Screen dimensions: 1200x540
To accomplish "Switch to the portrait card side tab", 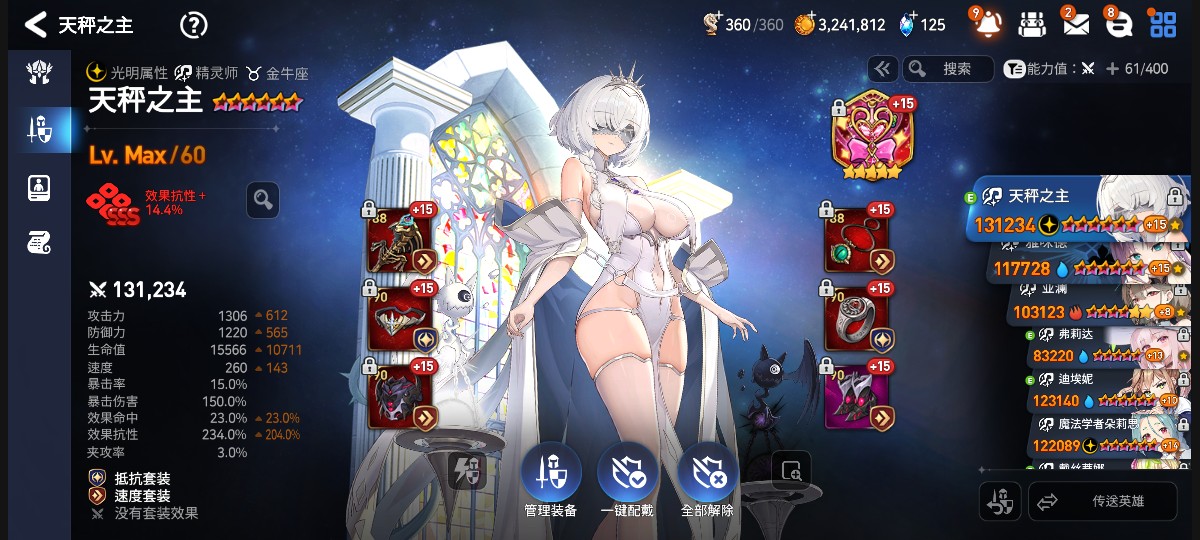I will tap(39, 187).
